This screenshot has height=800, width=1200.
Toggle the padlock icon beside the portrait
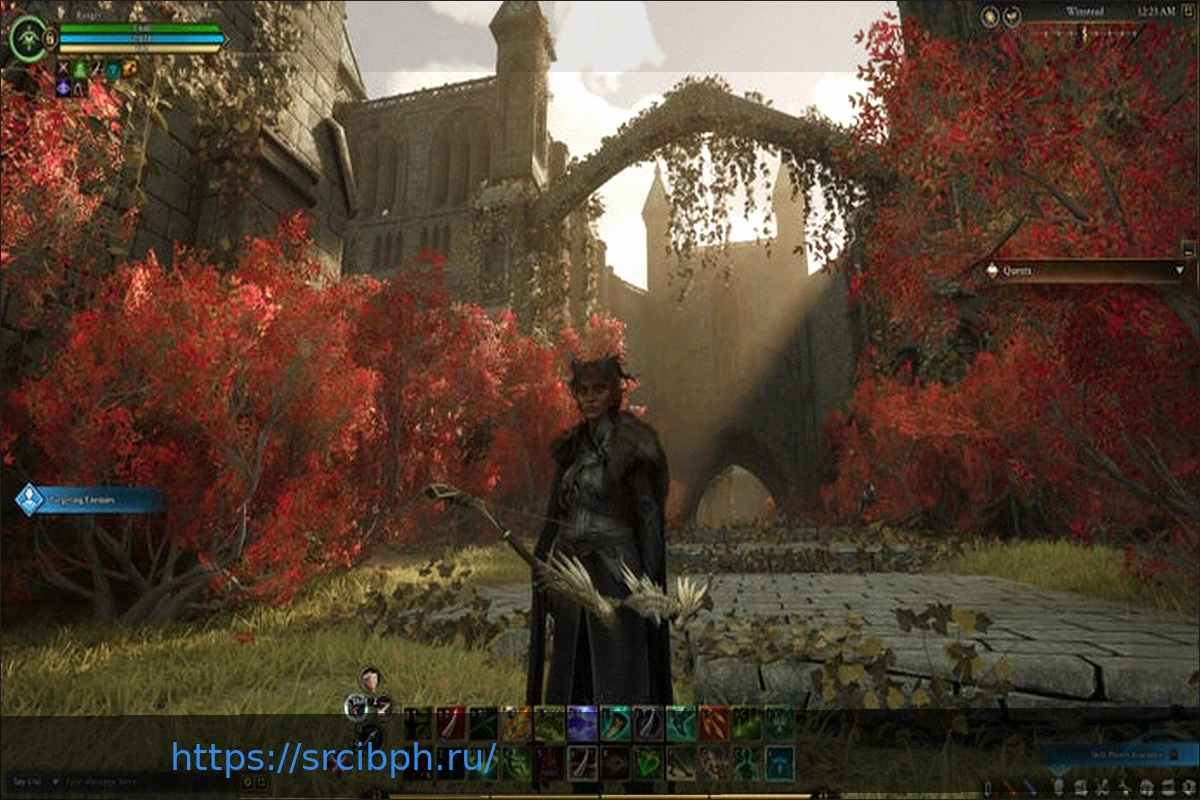click(50, 39)
